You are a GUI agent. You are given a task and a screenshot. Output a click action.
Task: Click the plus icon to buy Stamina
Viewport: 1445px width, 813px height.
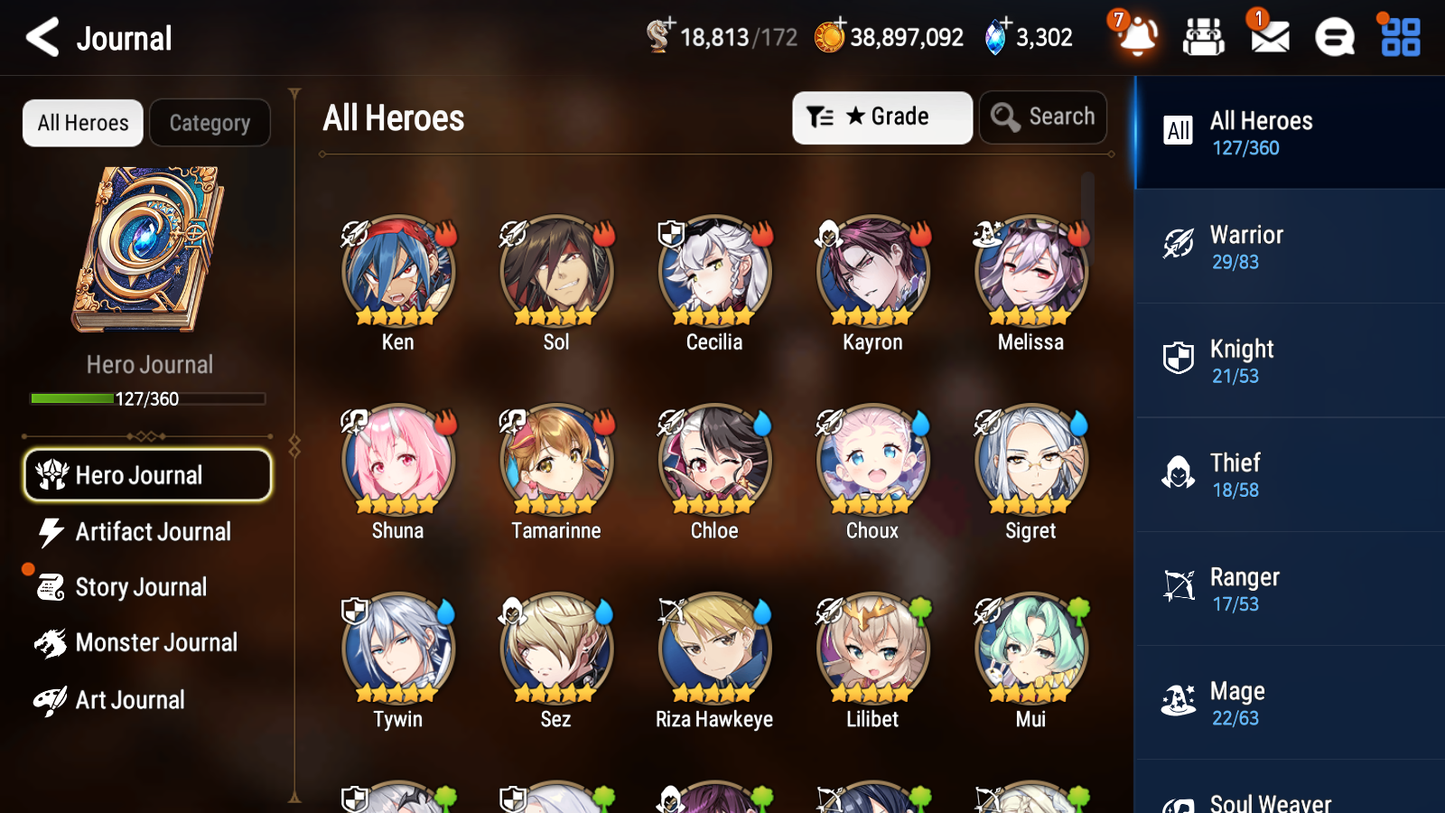(668, 20)
